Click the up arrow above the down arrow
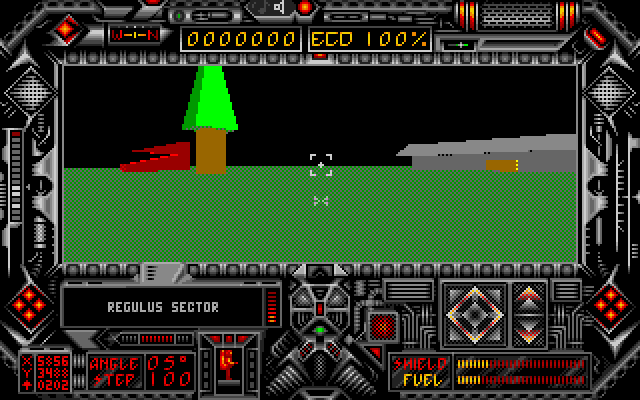The height and width of the screenshot is (400, 640). click(x=529, y=298)
